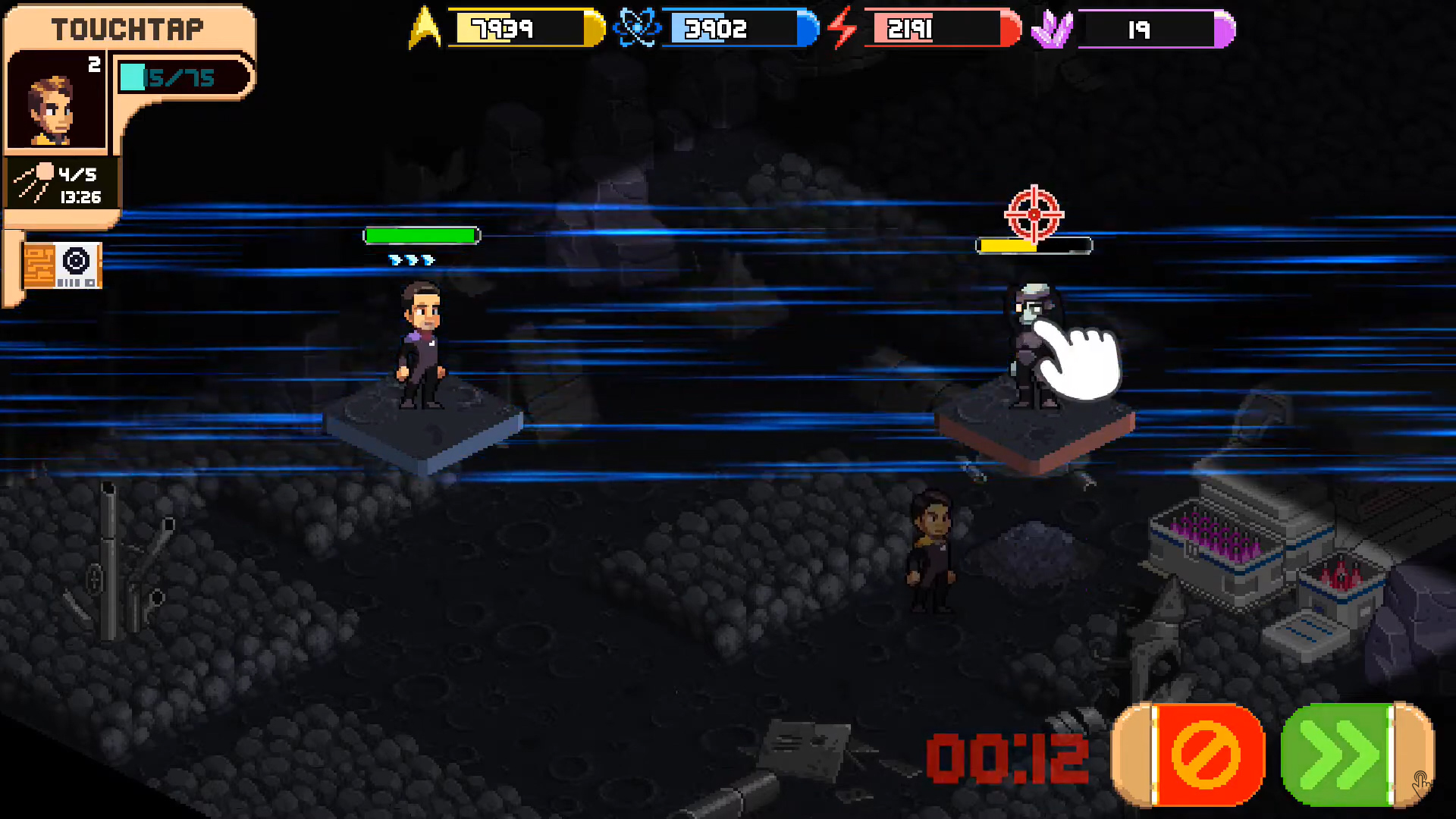
Task: Click the green health bar above the crewman
Action: (422, 235)
